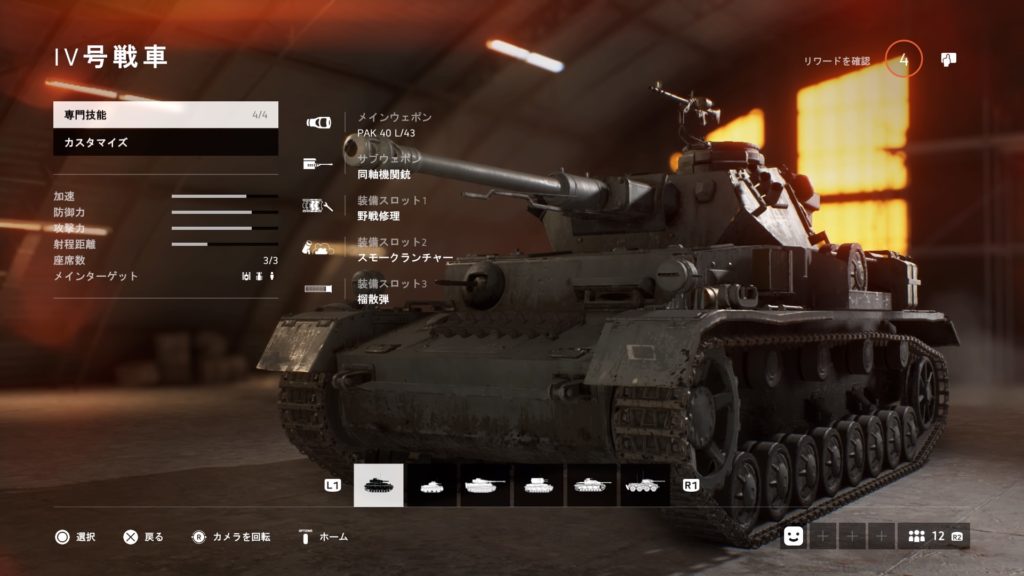Open the スモークランチャー equipment slot

(400, 250)
